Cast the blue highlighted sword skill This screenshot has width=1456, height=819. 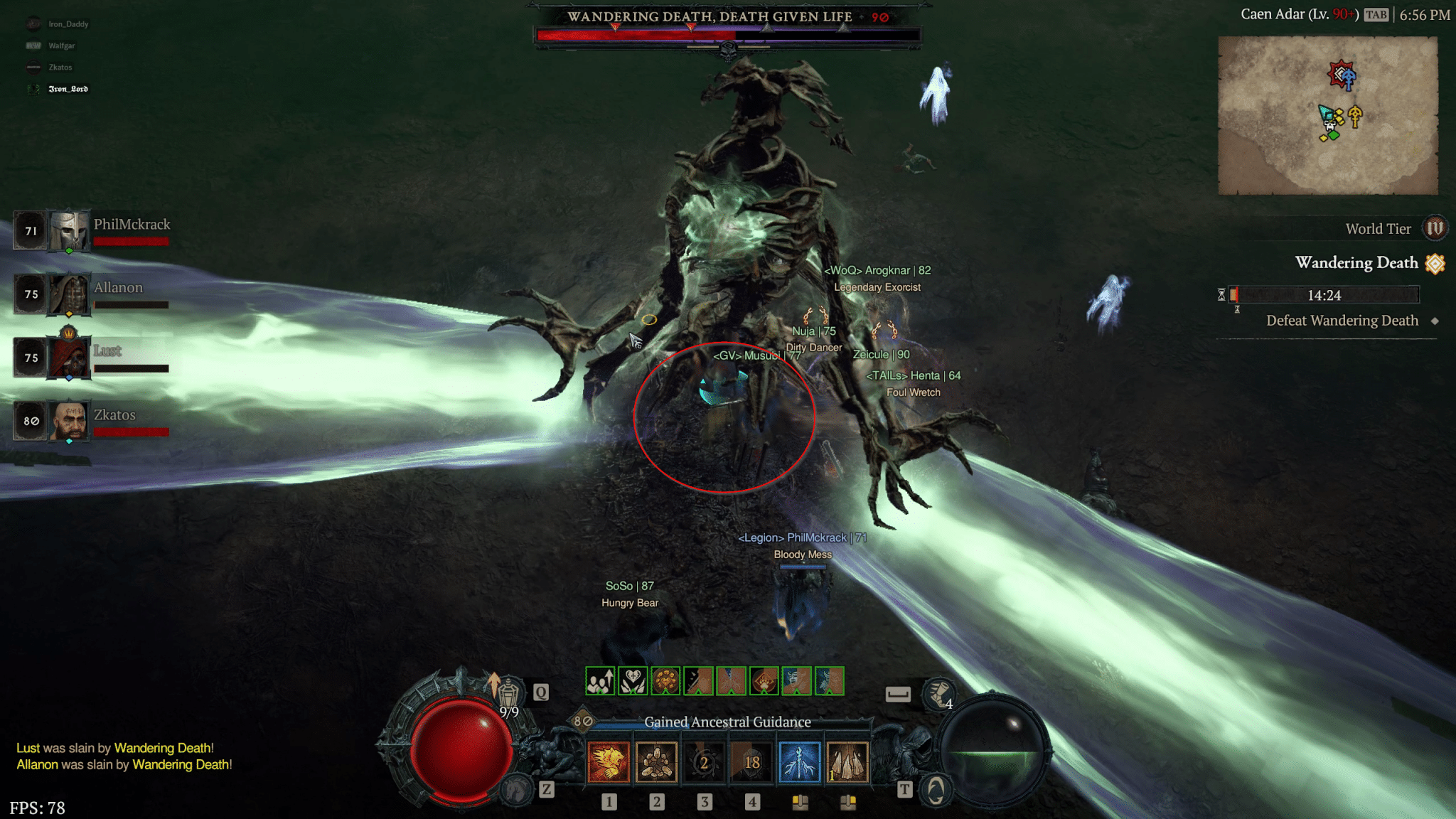tap(800, 761)
